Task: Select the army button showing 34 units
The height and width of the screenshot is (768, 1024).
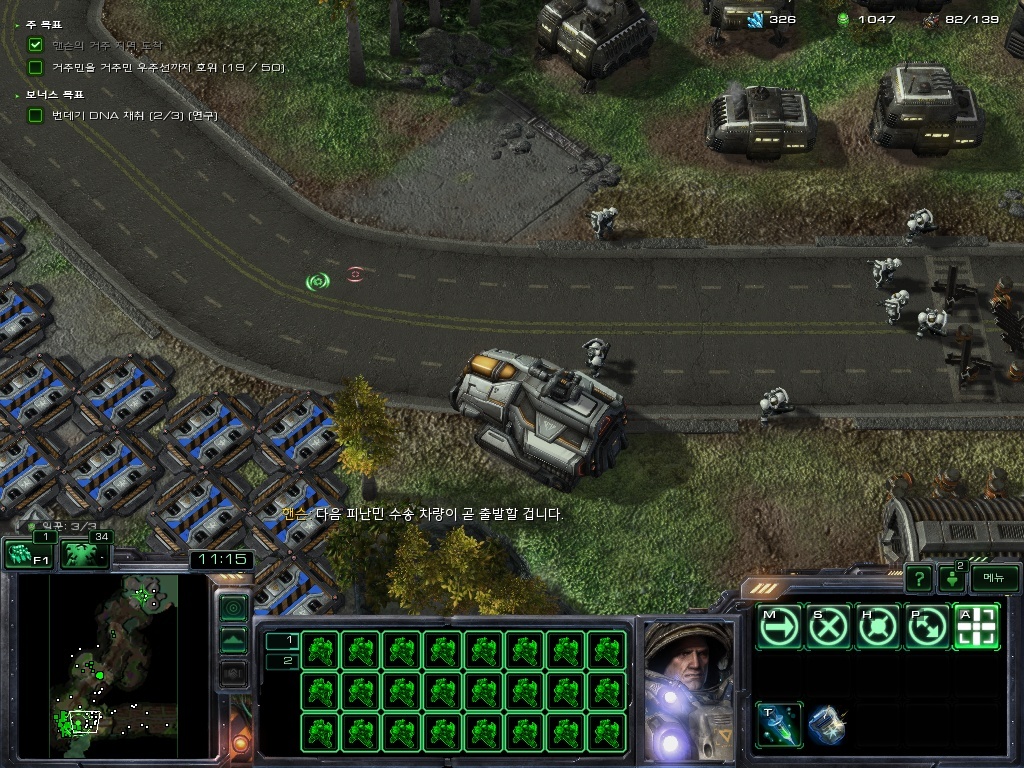Action: [85, 554]
